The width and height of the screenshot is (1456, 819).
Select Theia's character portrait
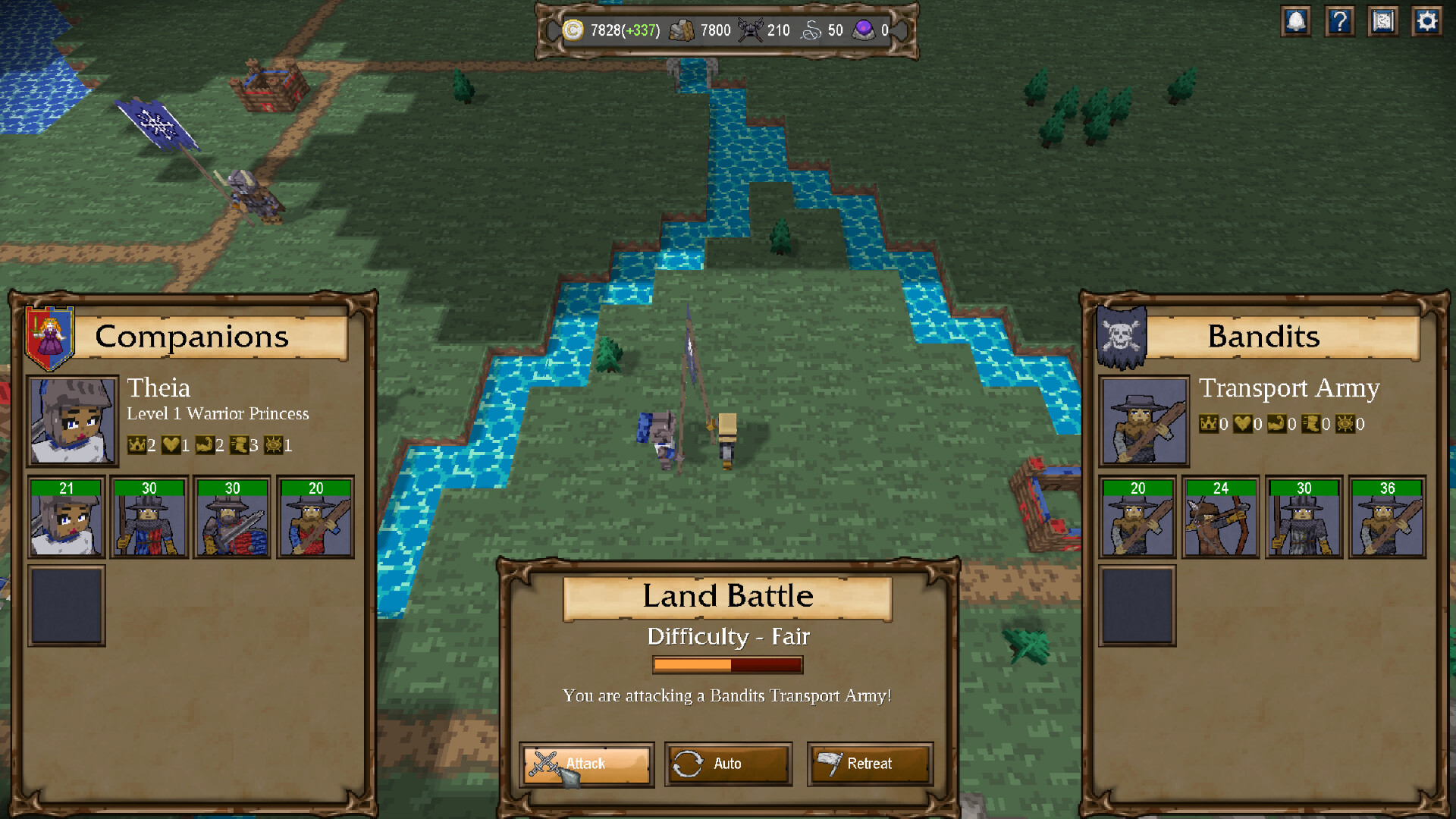point(71,421)
